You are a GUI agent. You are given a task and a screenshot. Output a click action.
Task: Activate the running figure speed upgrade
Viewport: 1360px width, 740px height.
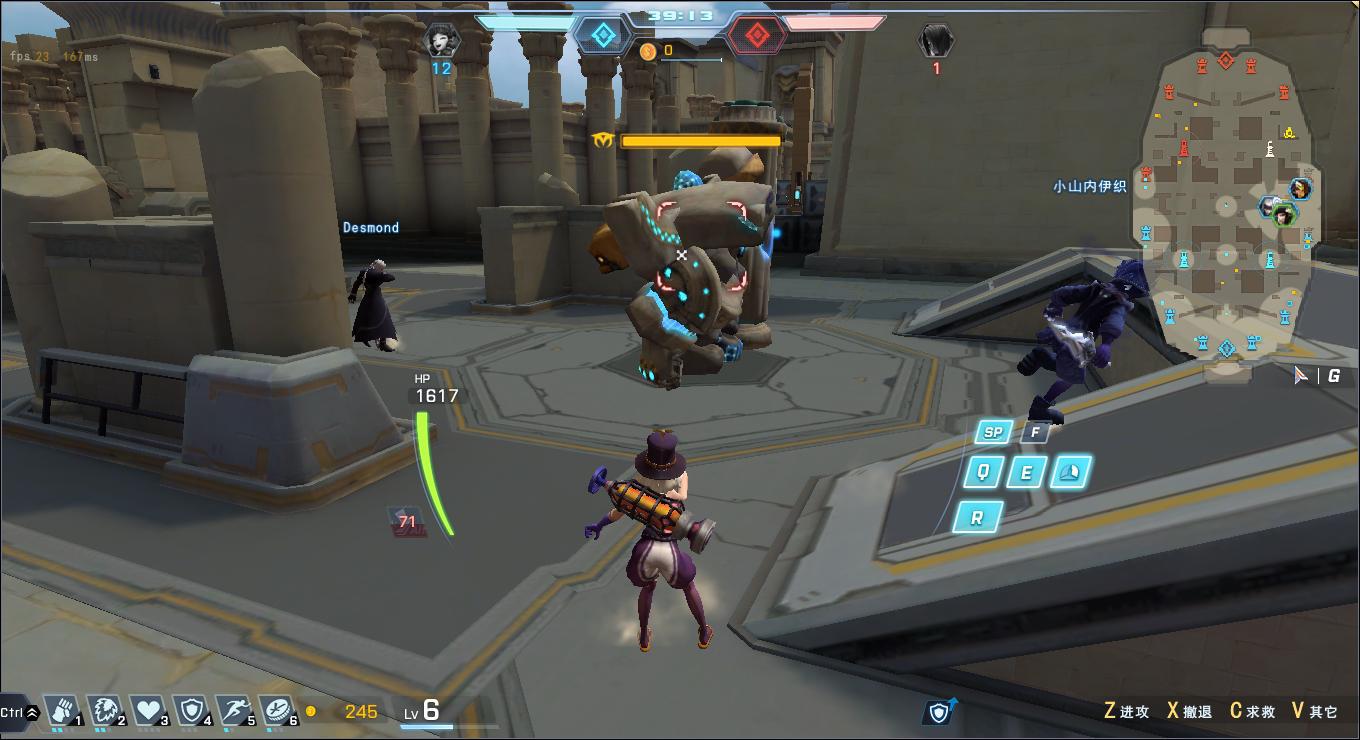234,710
